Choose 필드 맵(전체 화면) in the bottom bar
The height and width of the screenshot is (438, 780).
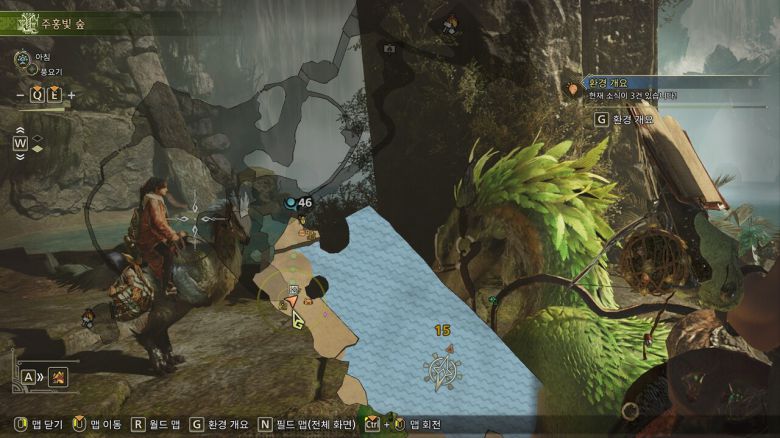[306, 424]
